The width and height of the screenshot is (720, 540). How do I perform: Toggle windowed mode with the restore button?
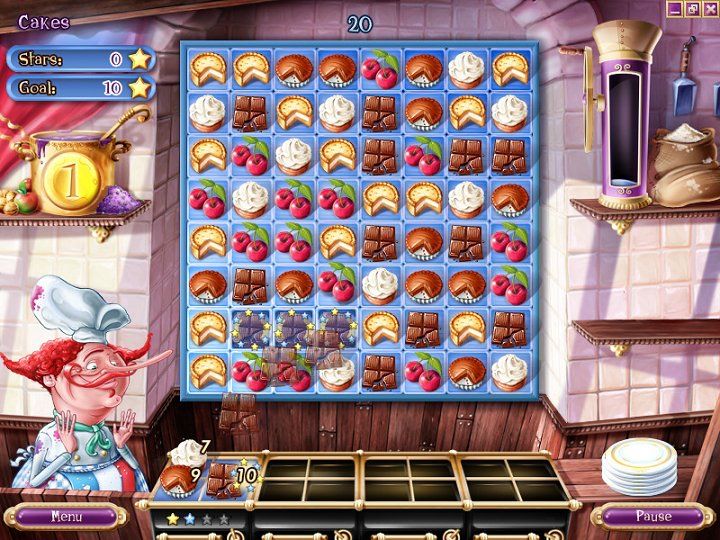click(692, 9)
